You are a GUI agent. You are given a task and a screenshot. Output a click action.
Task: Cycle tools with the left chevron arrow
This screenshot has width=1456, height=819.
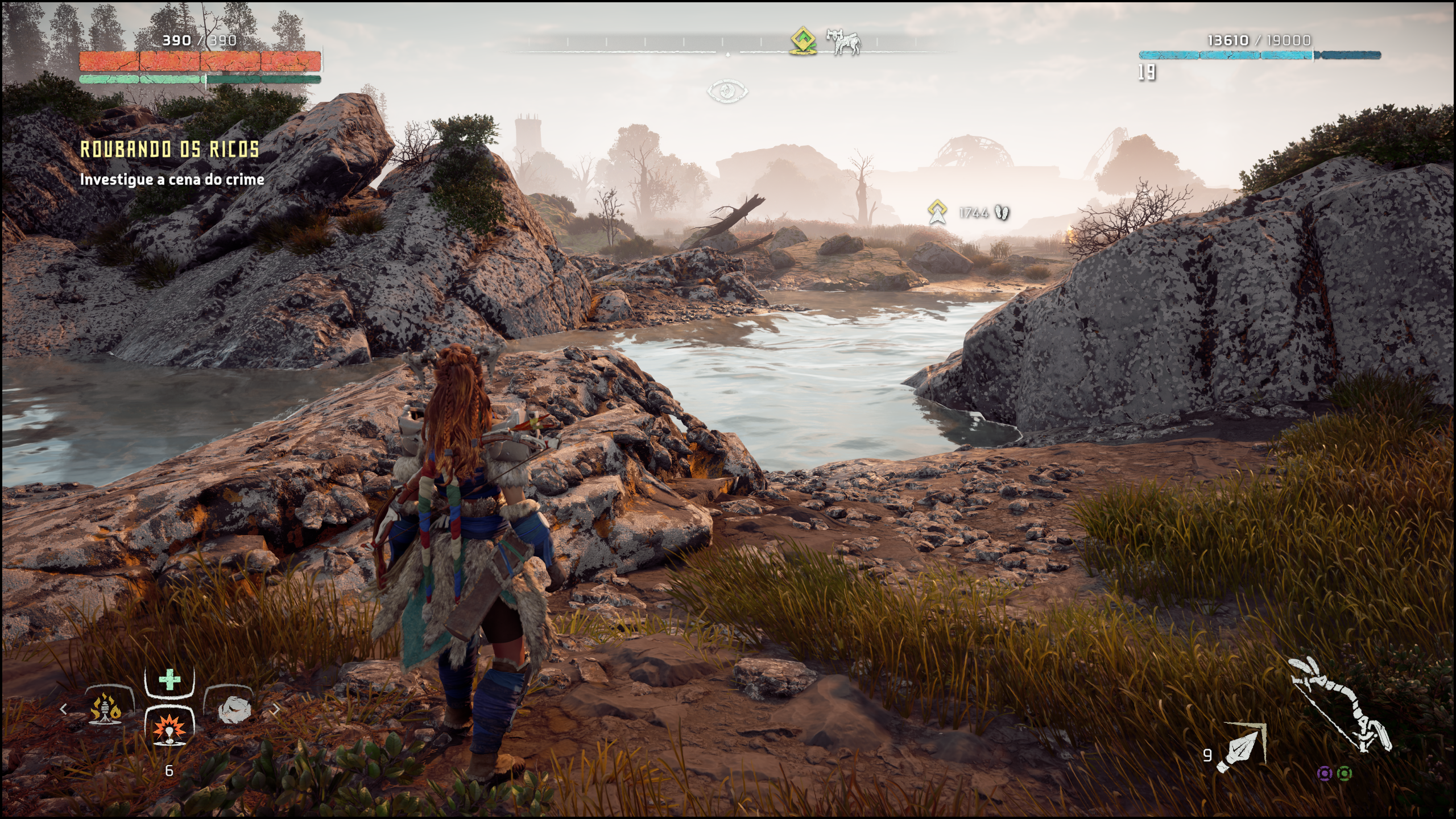[x=64, y=709]
